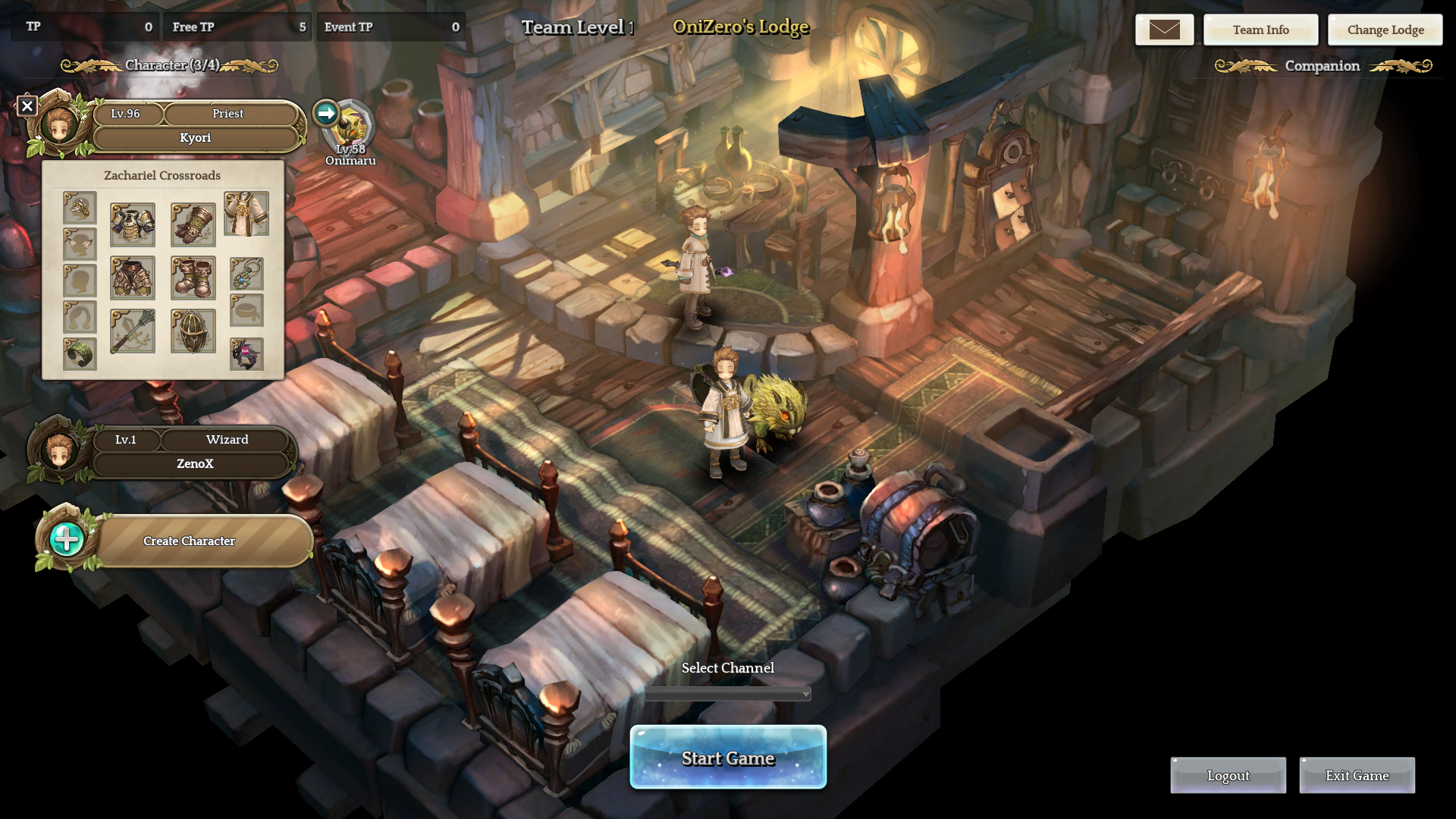Inspect the boots equipment slot
The image size is (1456, 819).
point(193,278)
